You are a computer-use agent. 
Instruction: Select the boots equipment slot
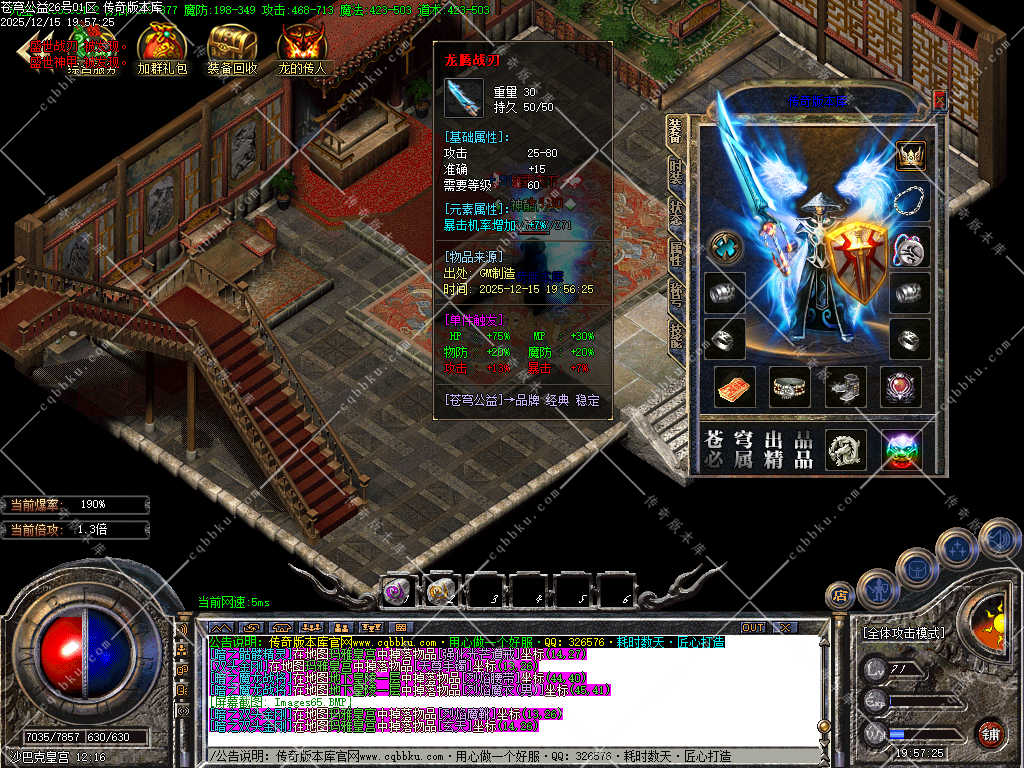click(x=845, y=386)
